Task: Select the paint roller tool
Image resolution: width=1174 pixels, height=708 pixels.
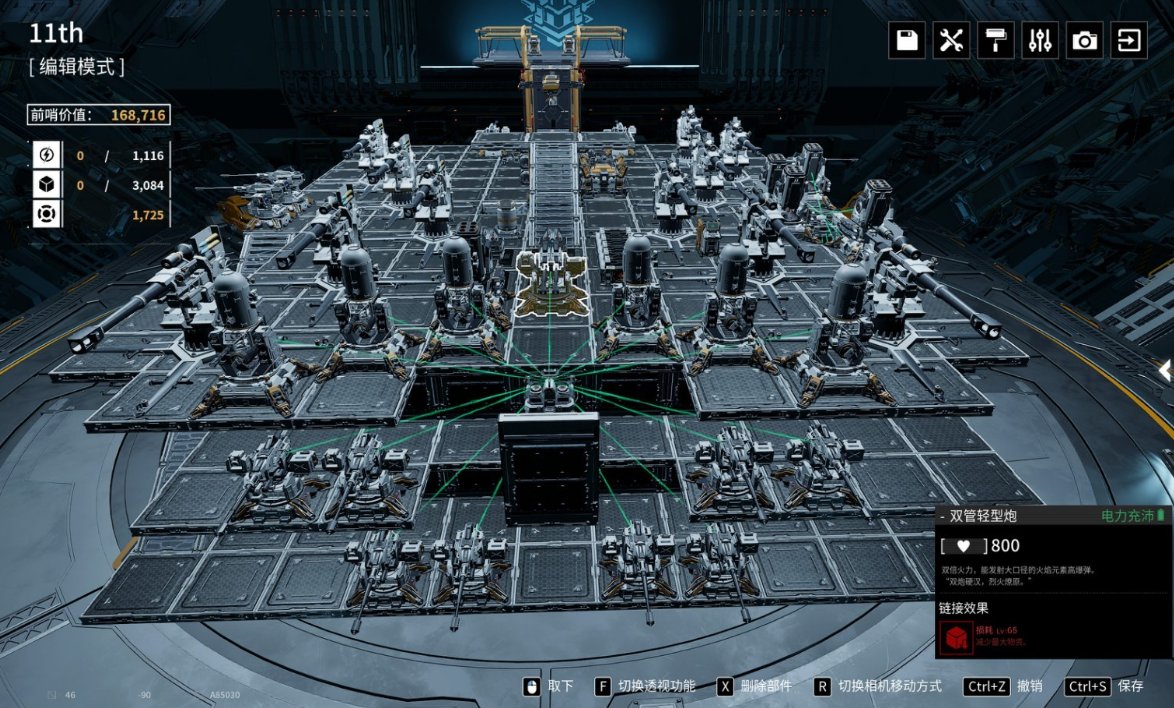Action: pyautogui.click(x=996, y=40)
